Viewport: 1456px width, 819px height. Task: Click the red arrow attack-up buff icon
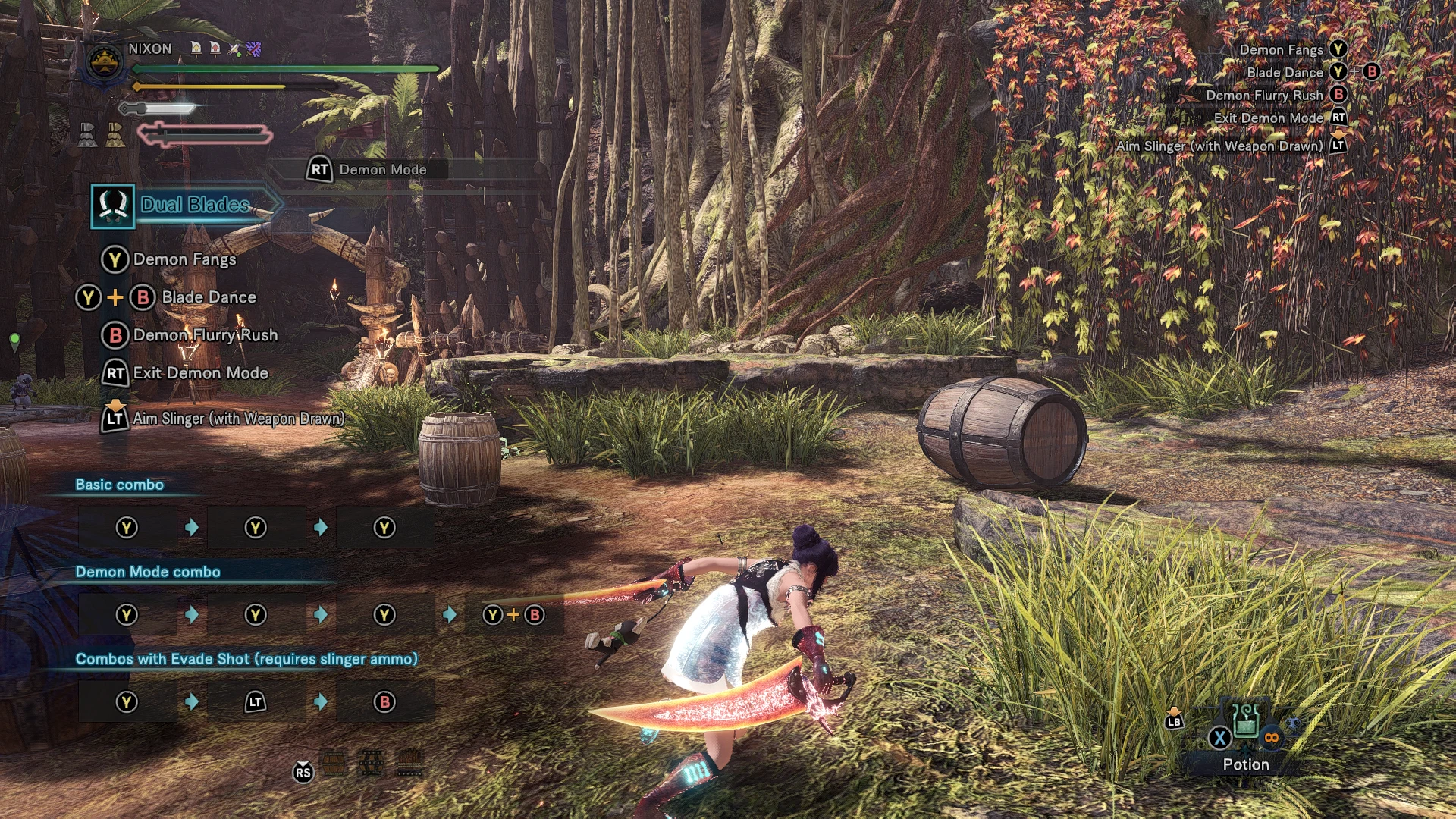[x=215, y=49]
